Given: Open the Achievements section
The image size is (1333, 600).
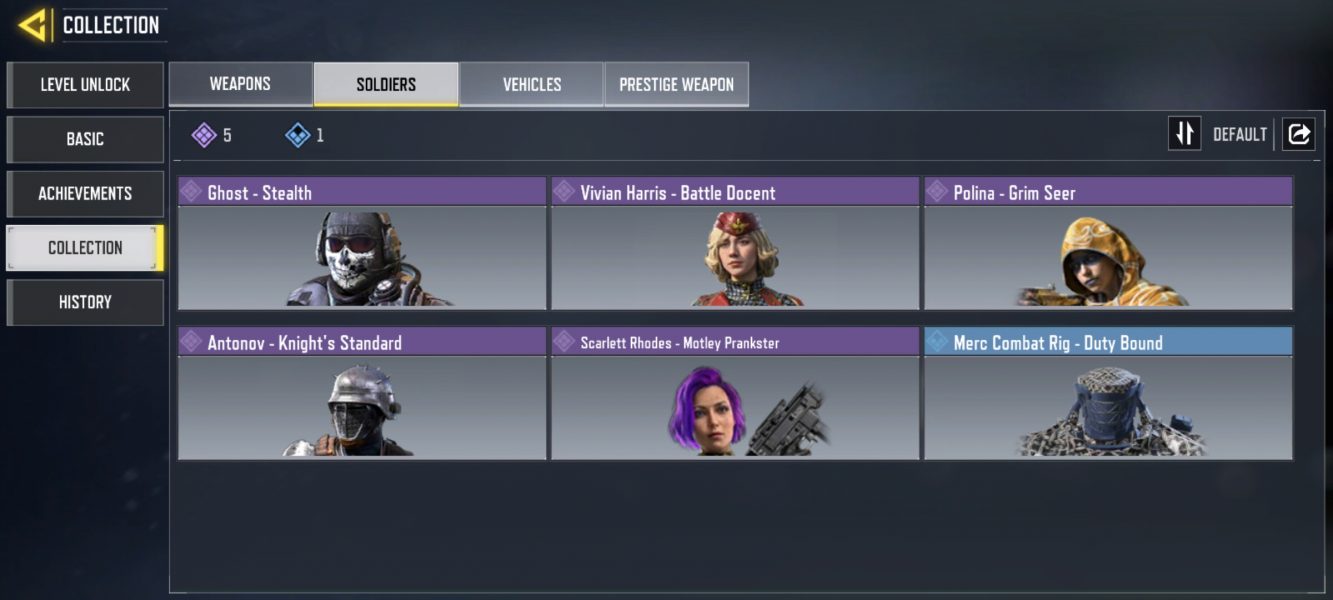Looking at the screenshot, I should (85, 193).
